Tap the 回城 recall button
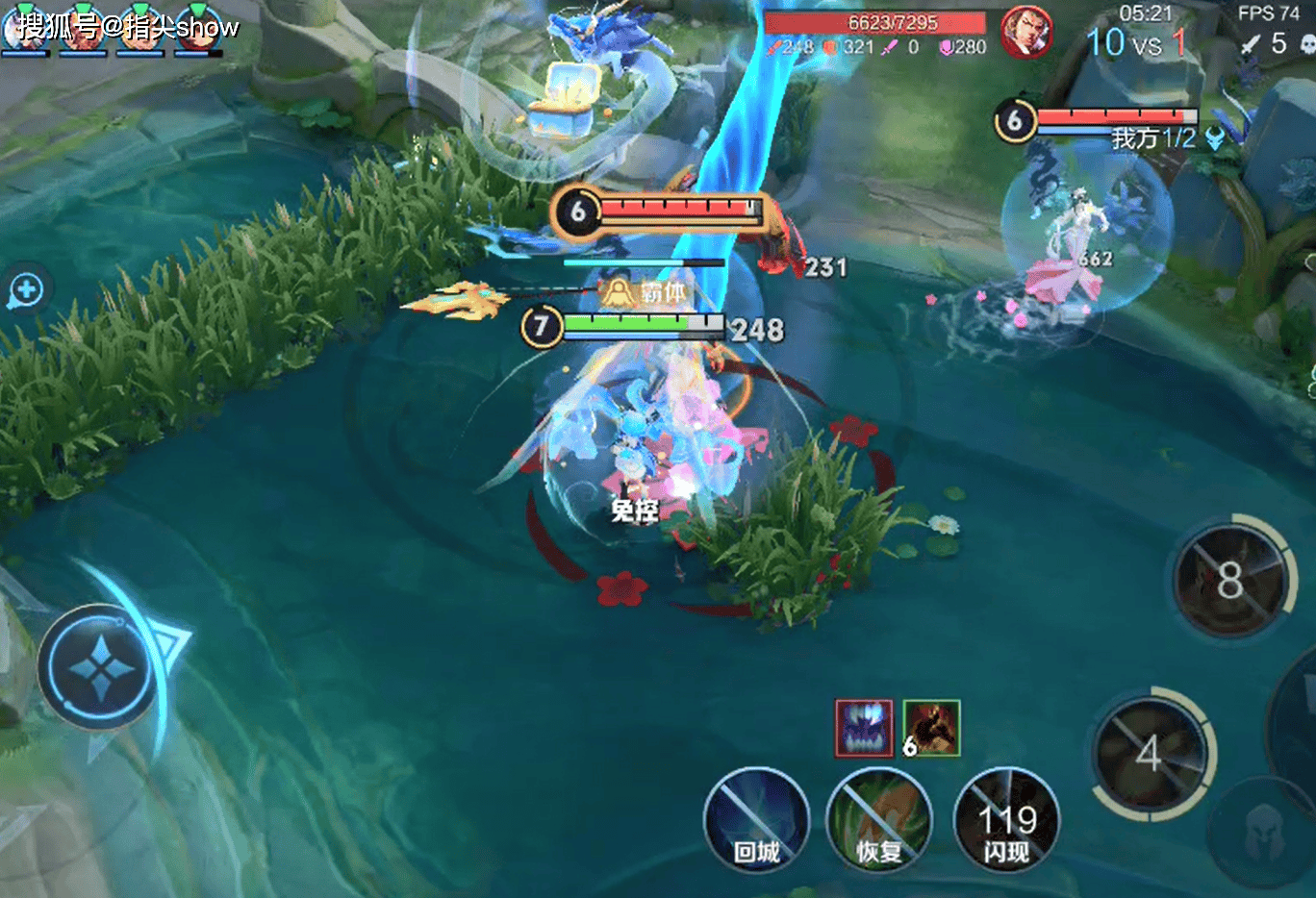 pyautogui.click(x=756, y=820)
